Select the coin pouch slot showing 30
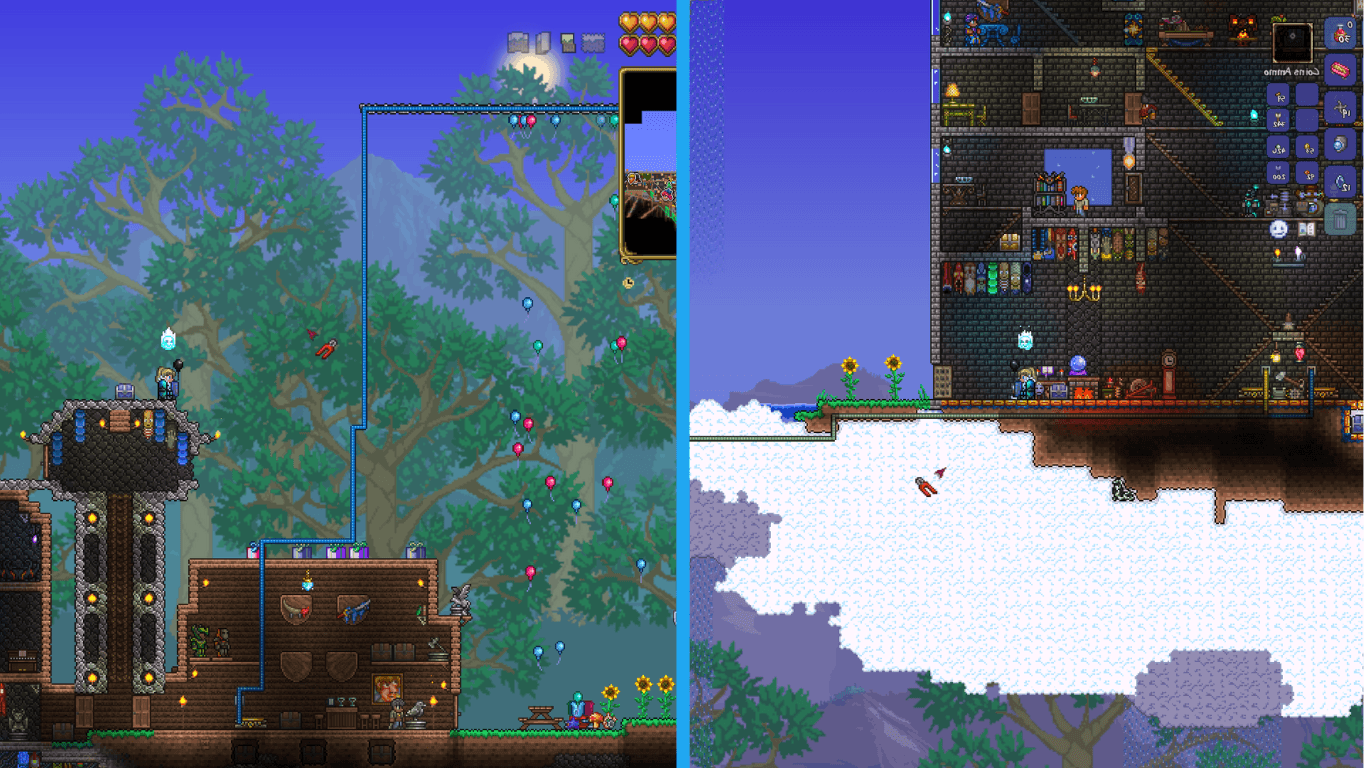Screen dimensions: 1366x768 (x=1339, y=36)
